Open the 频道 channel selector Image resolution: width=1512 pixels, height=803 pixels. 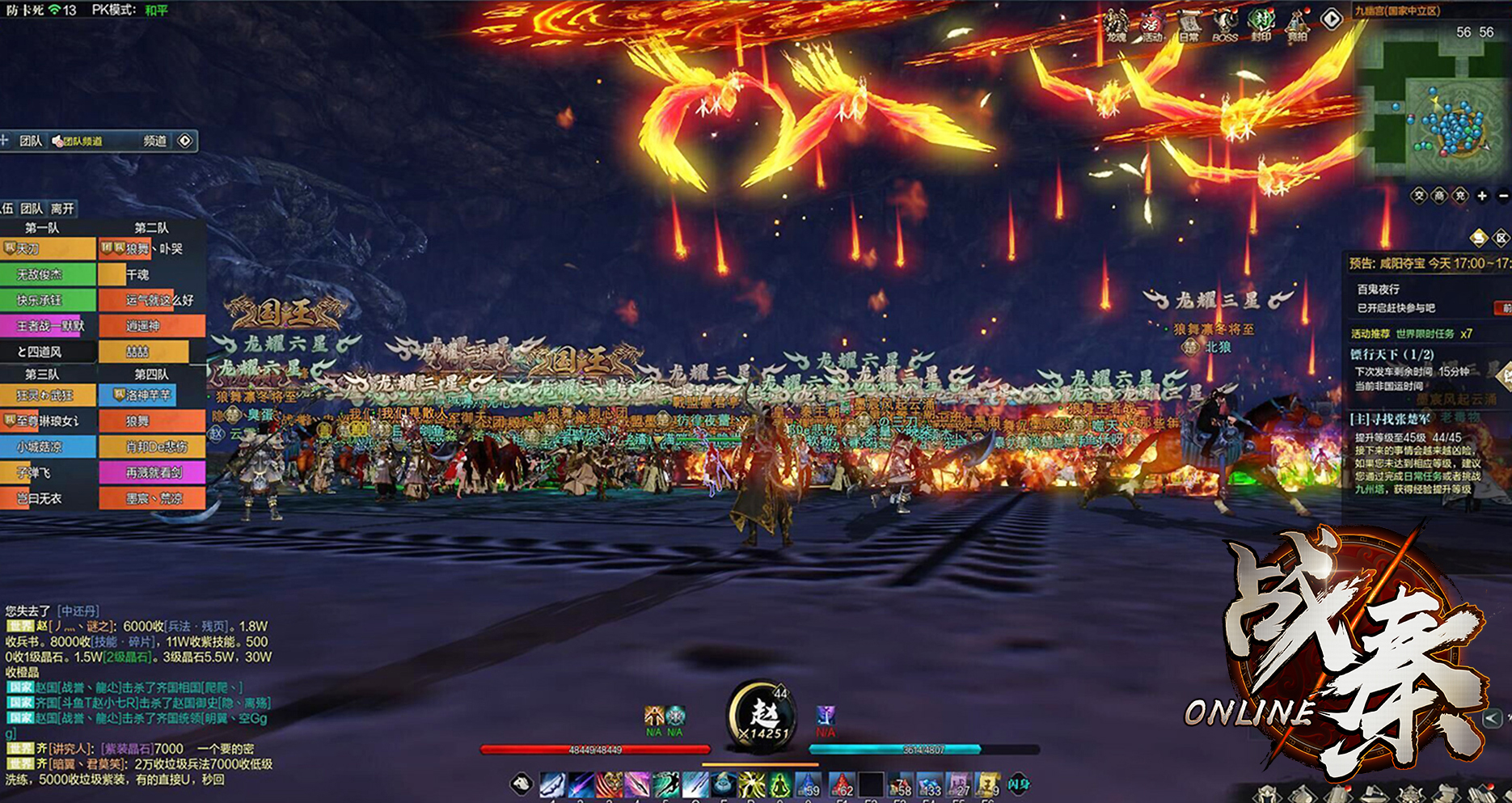[x=155, y=141]
